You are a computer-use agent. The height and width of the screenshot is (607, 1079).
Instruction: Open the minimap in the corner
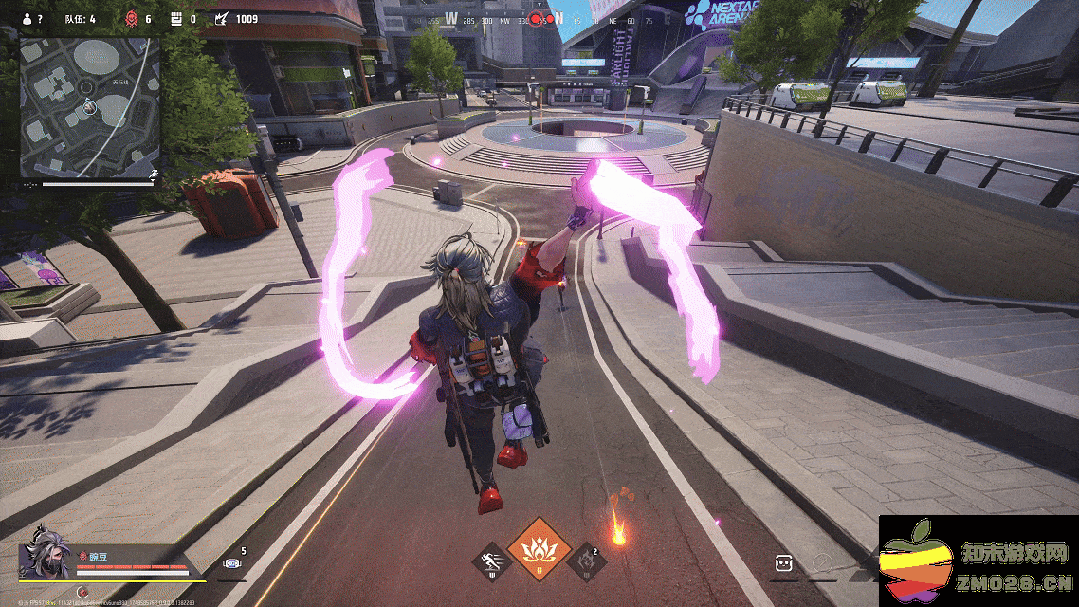[90, 107]
